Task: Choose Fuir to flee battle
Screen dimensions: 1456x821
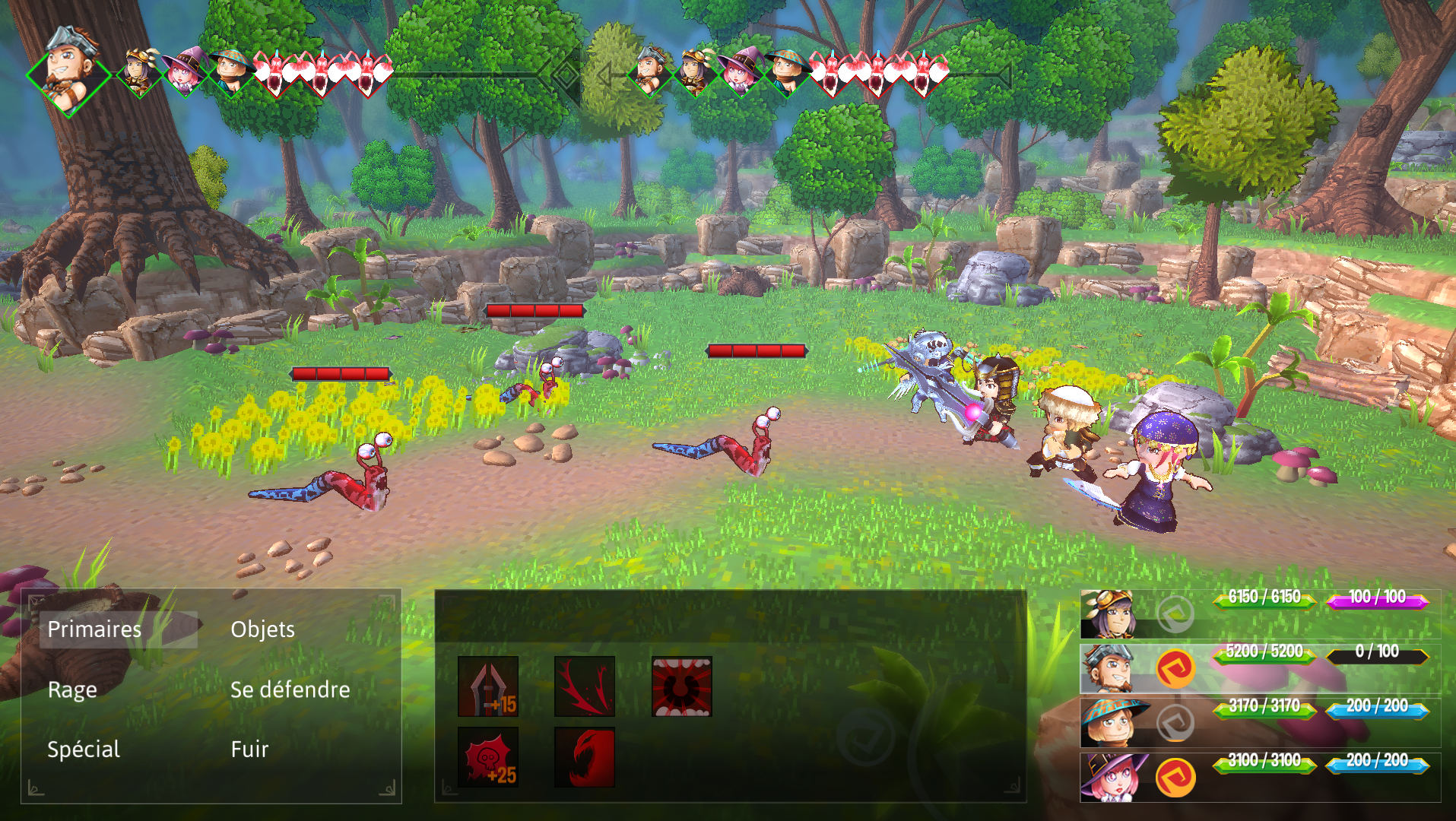Action: (249, 750)
